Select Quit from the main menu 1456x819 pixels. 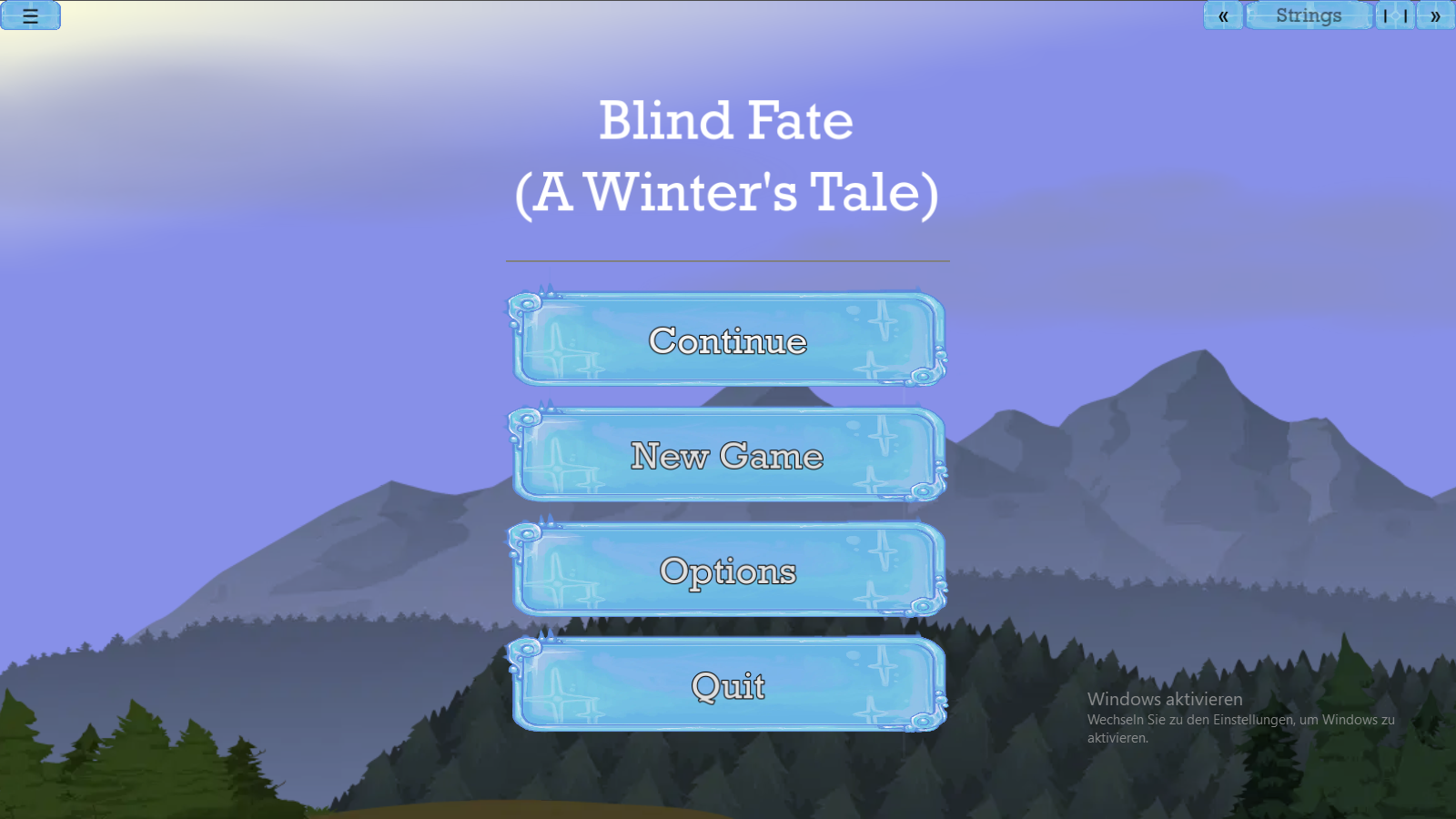(x=728, y=687)
